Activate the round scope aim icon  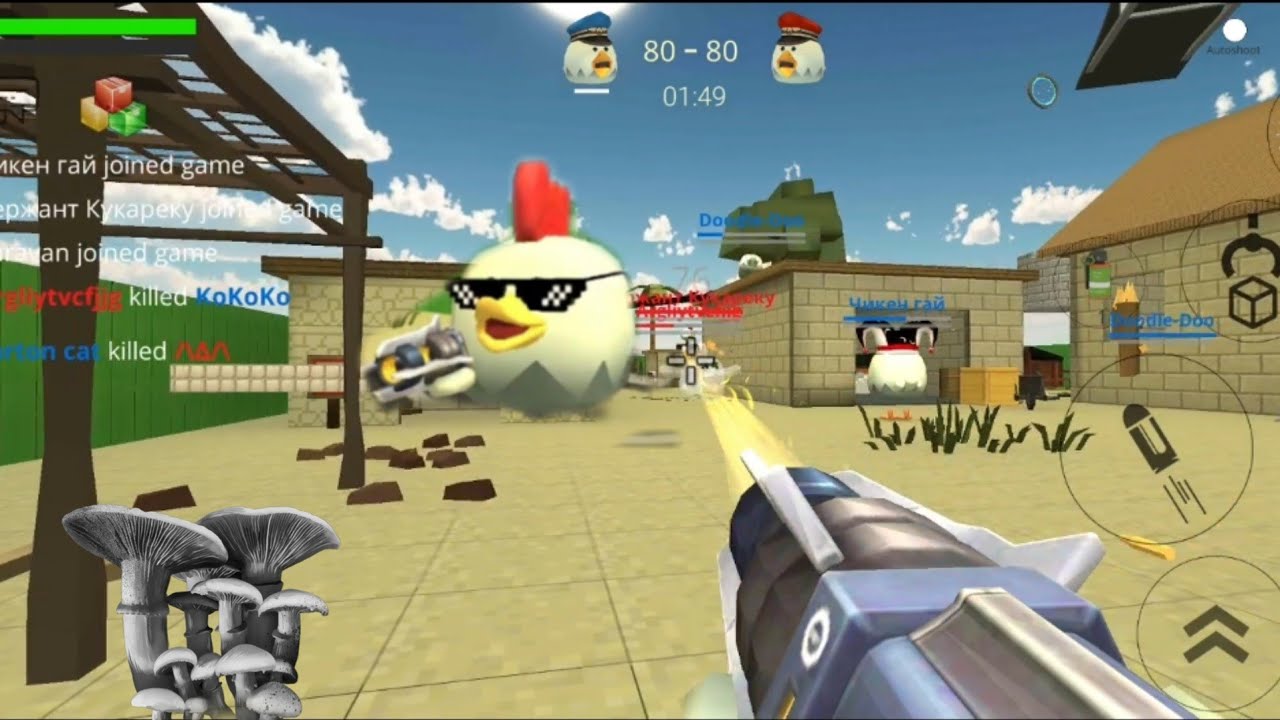(1042, 92)
